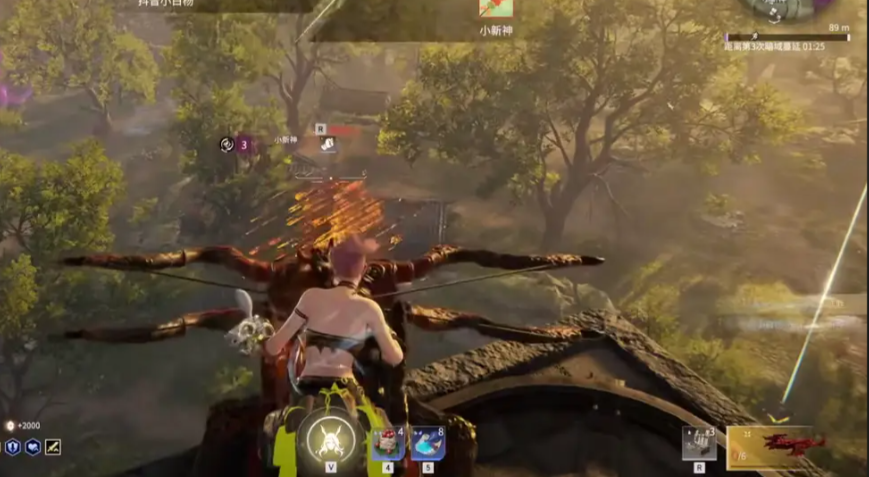The width and height of the screenshot is (869, 477).
Task: Click the blue hexagon buff icon
Action: coord(33,447)
